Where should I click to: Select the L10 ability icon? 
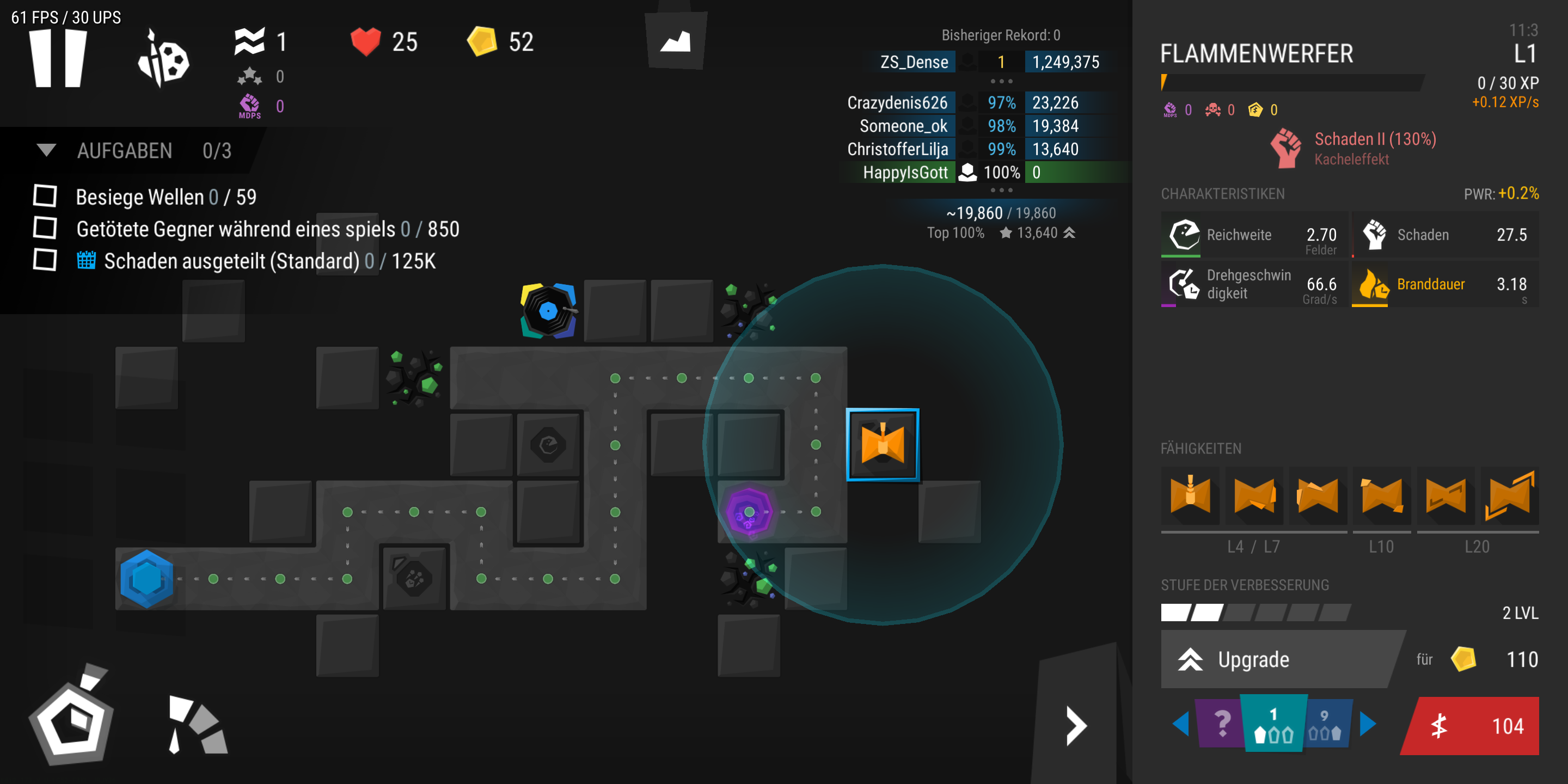[x=1381, y=495]
